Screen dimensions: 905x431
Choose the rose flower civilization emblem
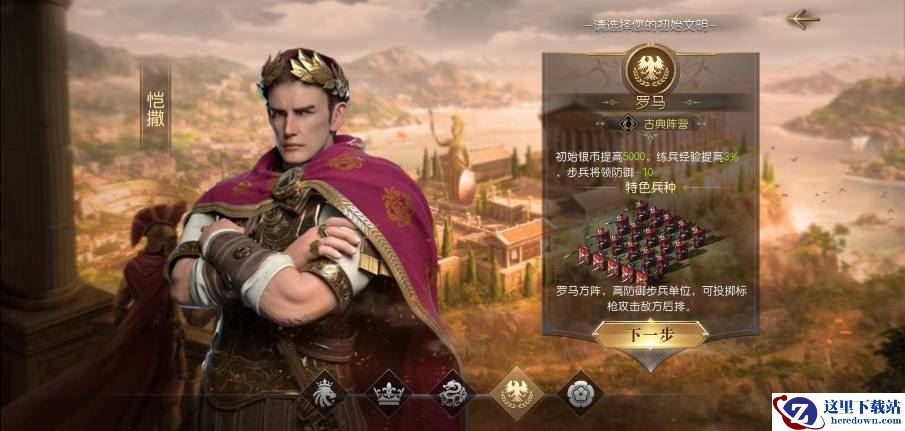[578, 393]
